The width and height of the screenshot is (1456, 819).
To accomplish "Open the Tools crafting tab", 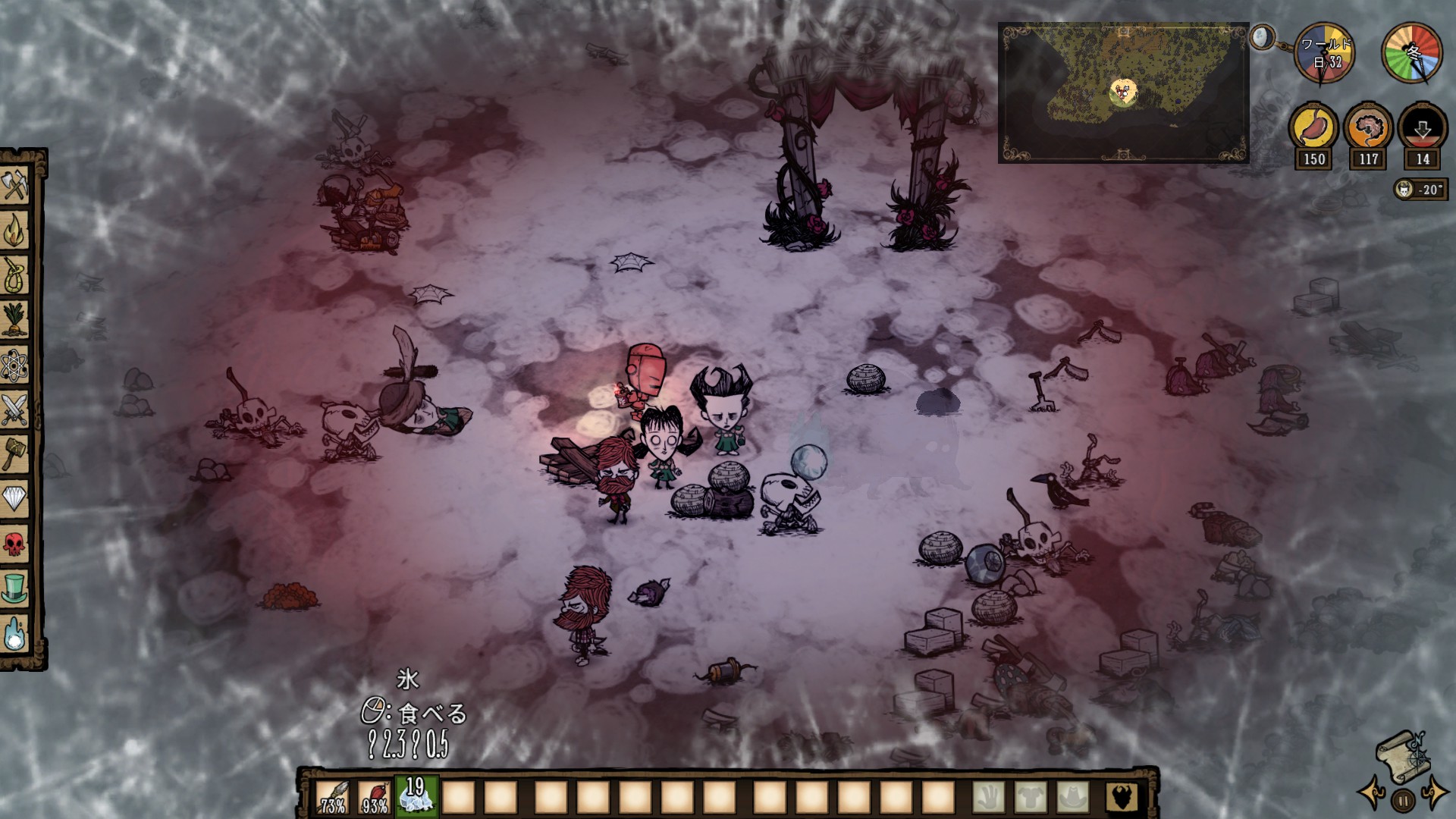I will point(15,186).
